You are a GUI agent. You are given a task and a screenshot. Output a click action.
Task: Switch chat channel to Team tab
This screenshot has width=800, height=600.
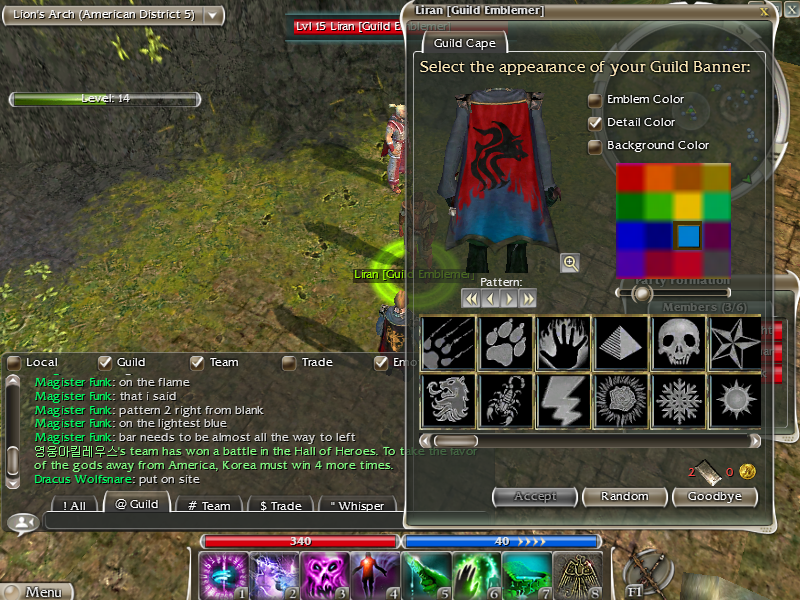click(x=210, y=505)
